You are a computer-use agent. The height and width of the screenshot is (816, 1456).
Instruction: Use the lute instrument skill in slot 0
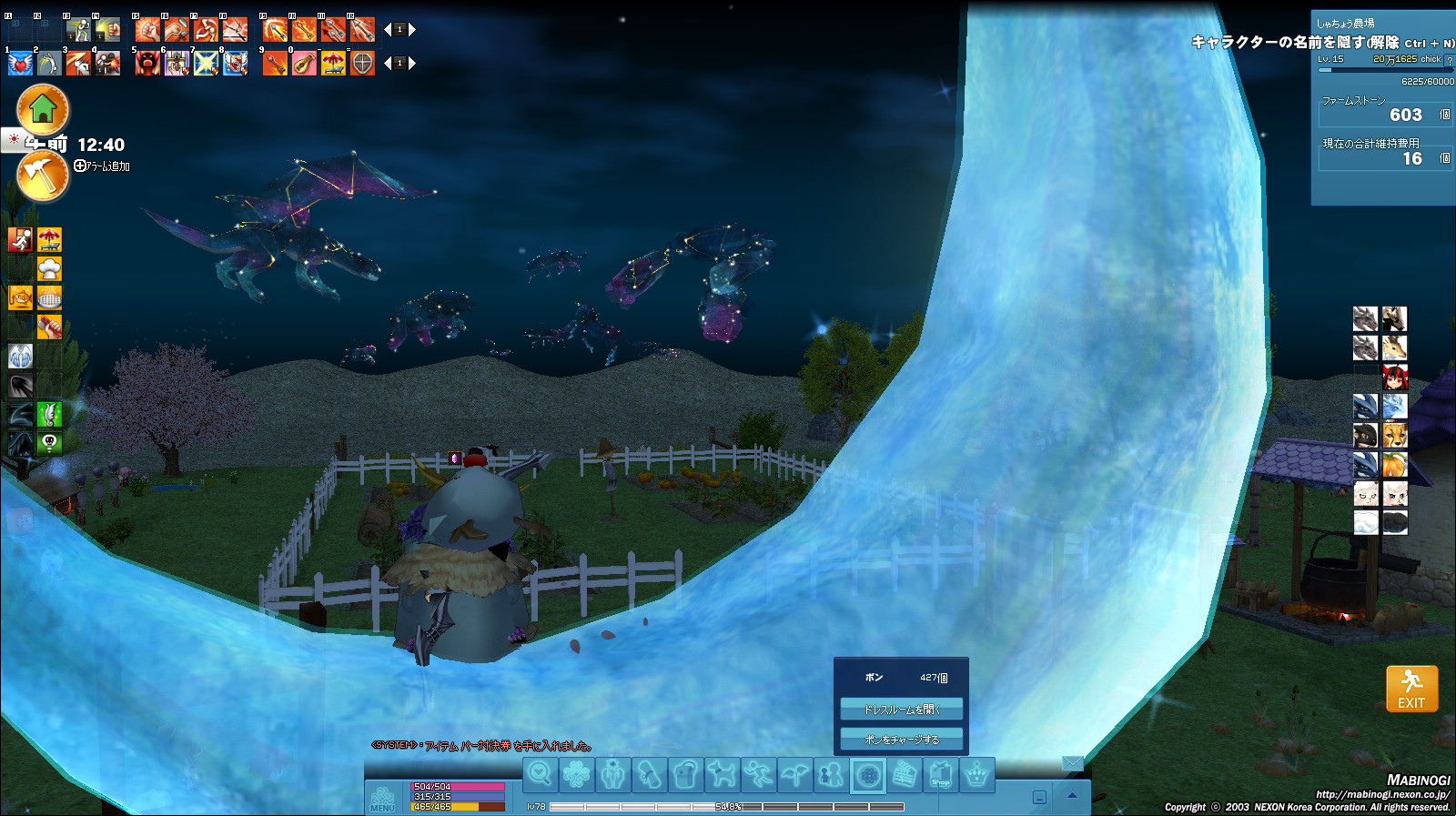pos(304,64)
